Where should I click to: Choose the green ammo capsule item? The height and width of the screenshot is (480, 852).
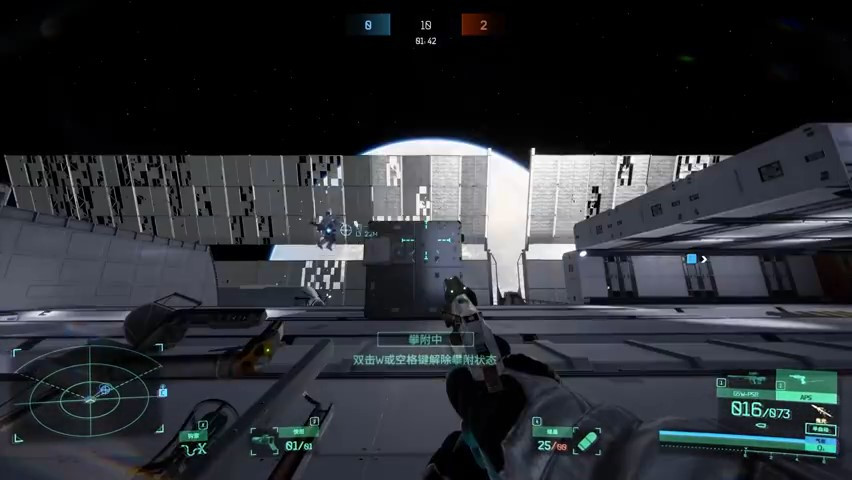[588, 441]
